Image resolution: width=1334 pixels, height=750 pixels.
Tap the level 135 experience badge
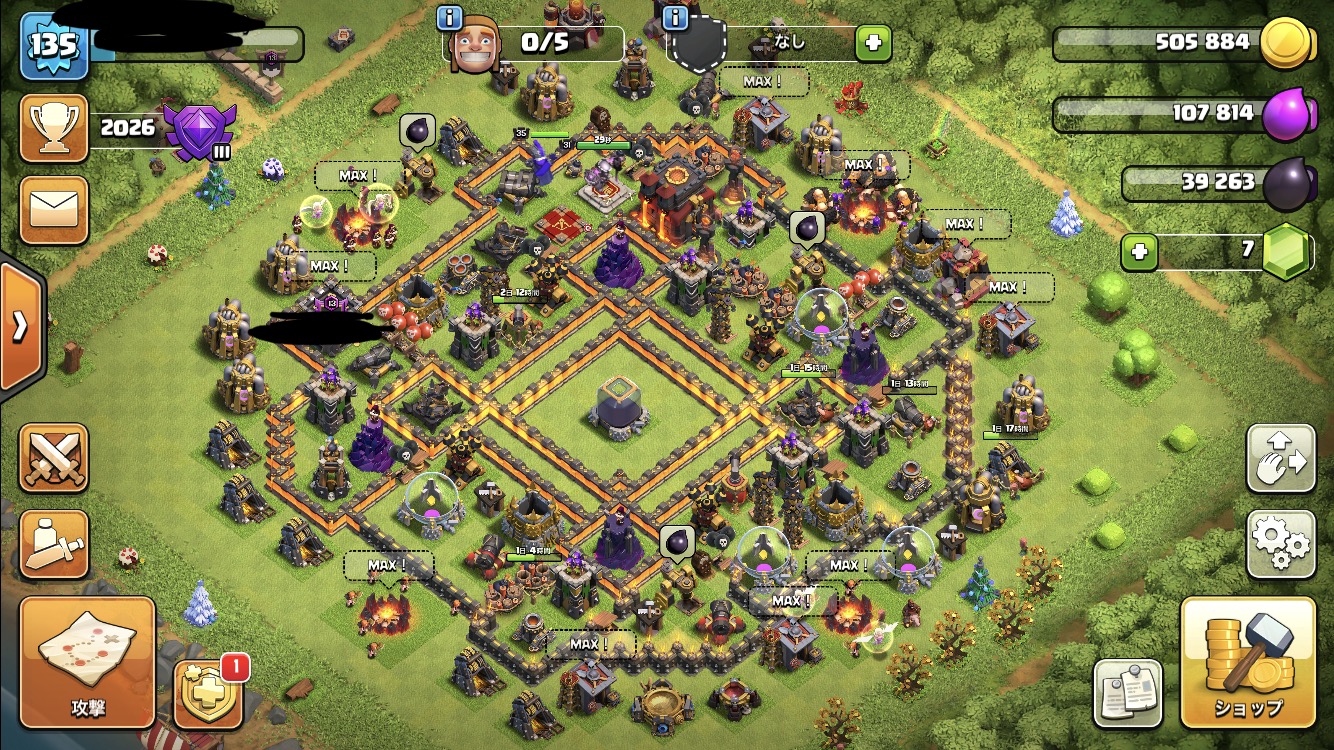(x=54, y=45)
